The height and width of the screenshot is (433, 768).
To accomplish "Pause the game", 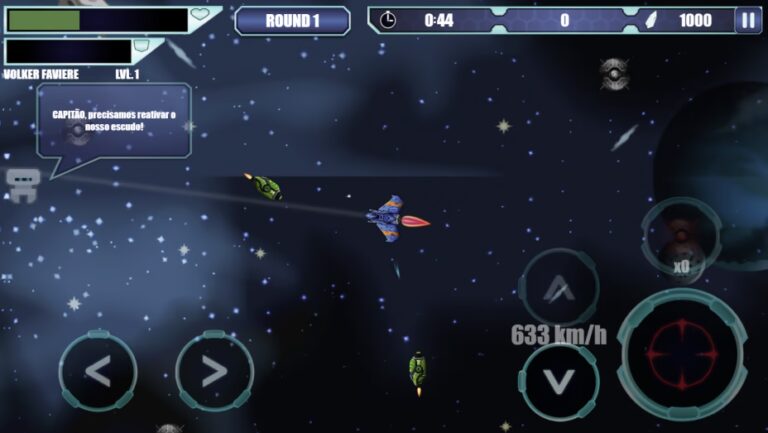I will coord(748,20).
